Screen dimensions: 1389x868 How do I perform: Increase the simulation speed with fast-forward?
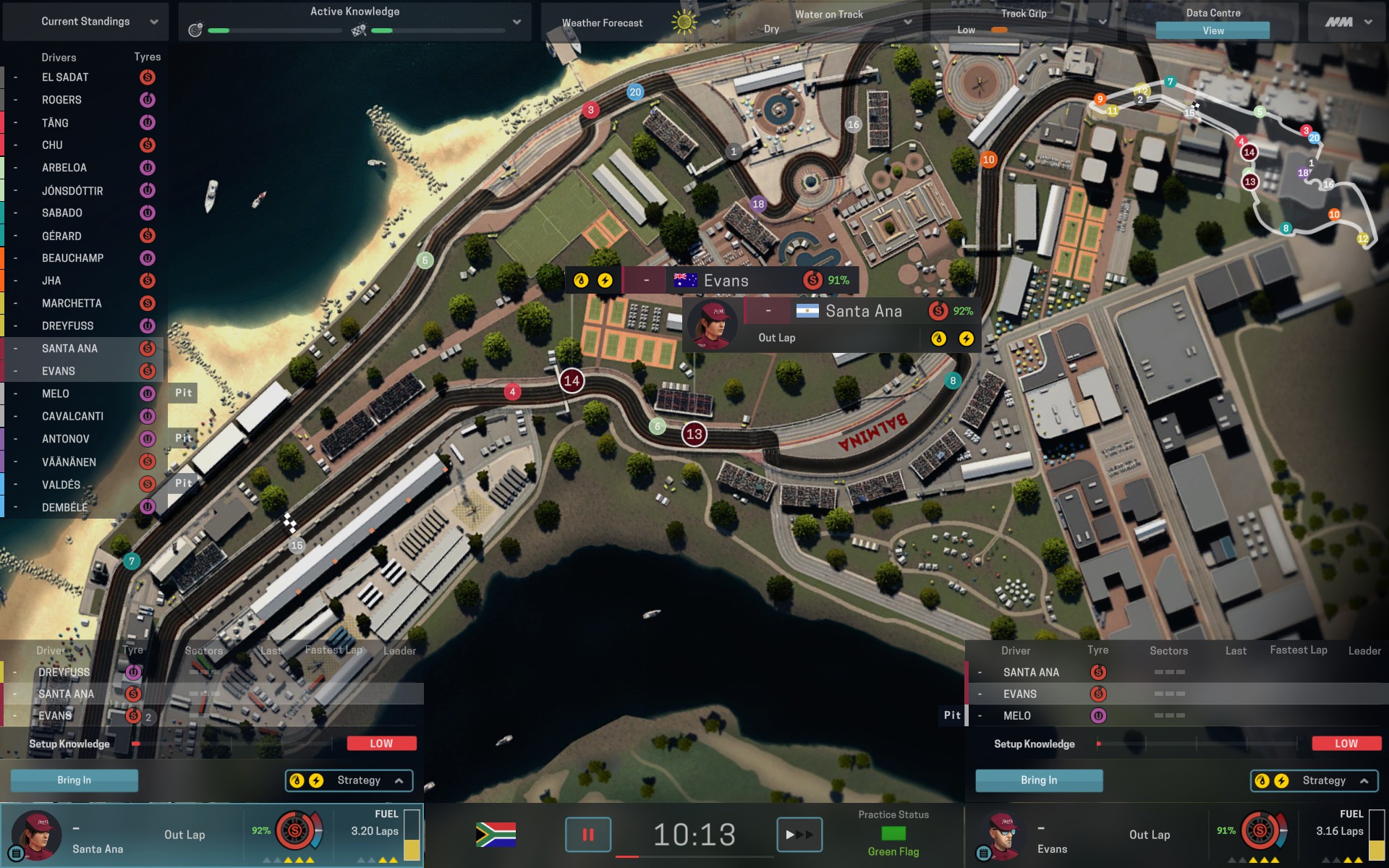pyautogui.click(x=799, y=835)
